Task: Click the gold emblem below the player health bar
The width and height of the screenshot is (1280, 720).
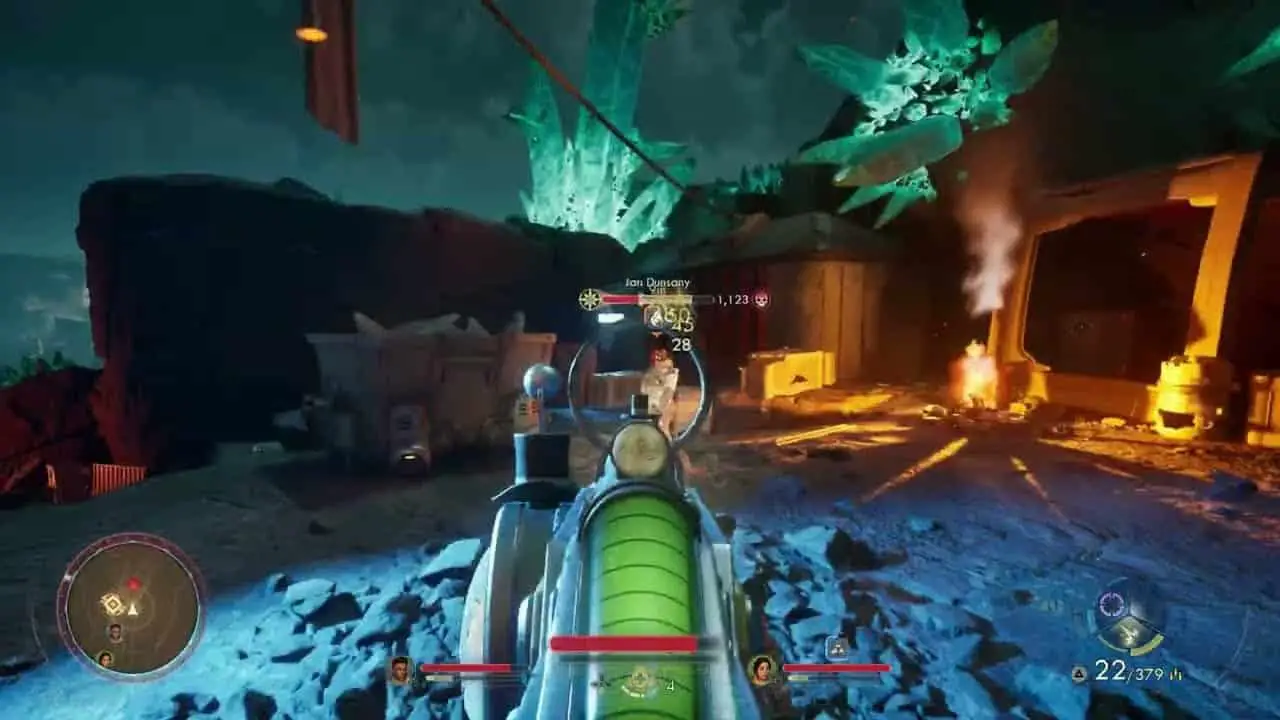Action: click(x=637, y=683)
